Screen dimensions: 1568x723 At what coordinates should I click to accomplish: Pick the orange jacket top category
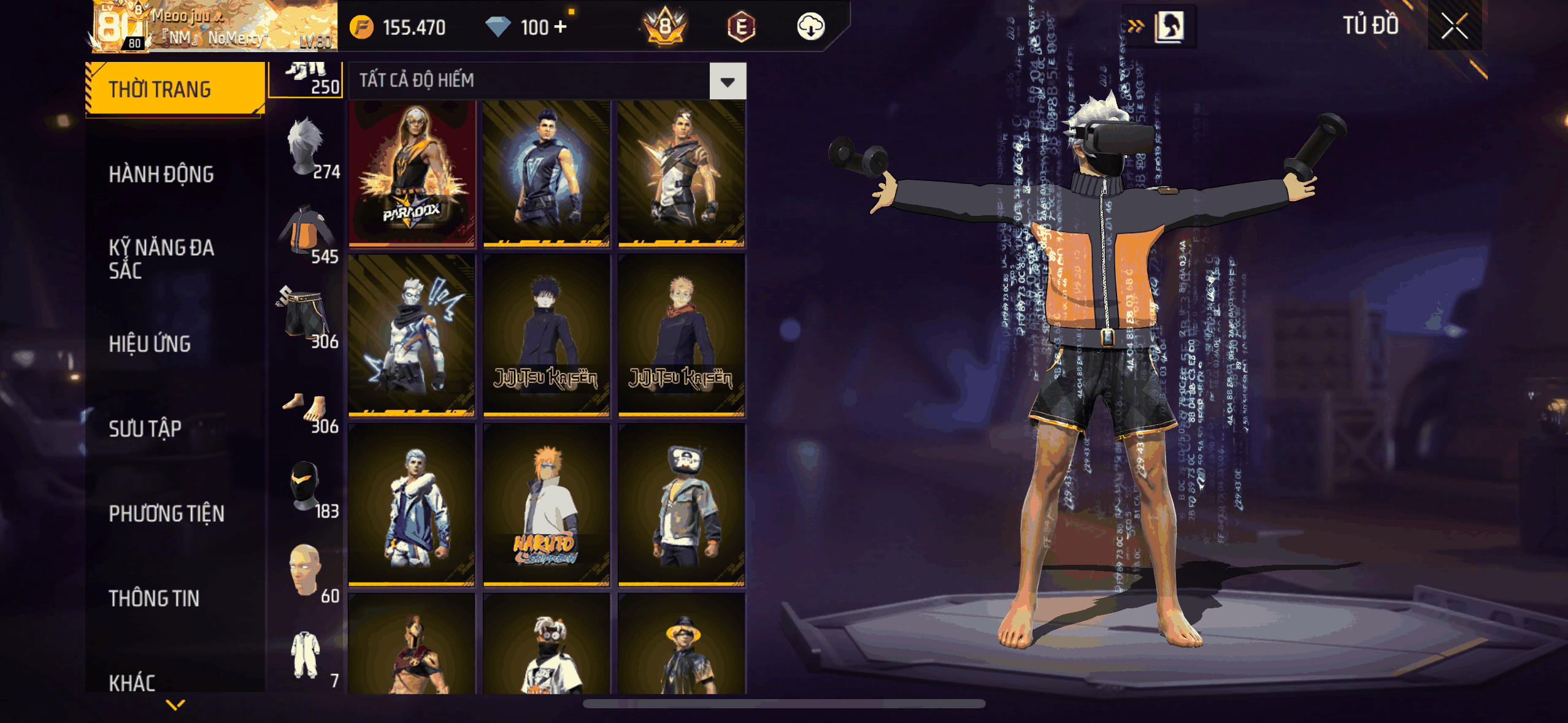pyautogui.click(x=307, y=234)
